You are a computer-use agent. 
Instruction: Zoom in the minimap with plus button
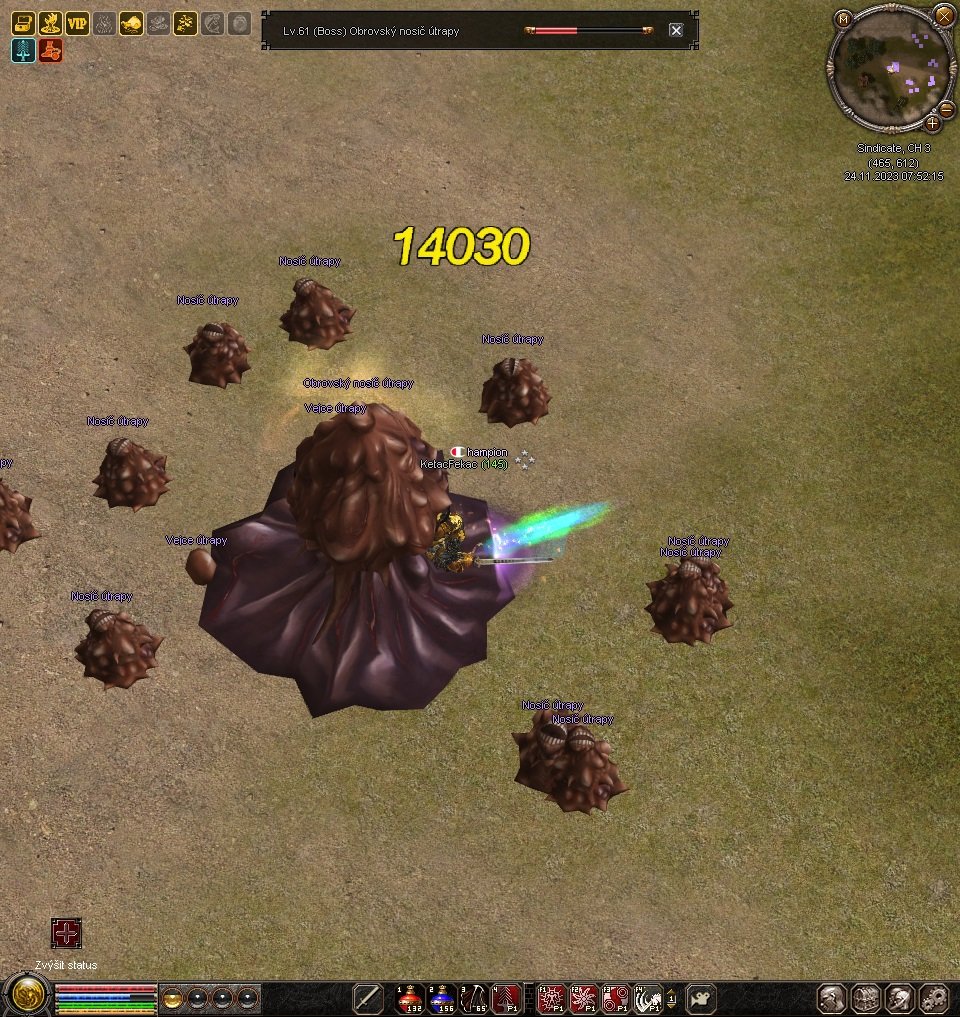(932, 124)
